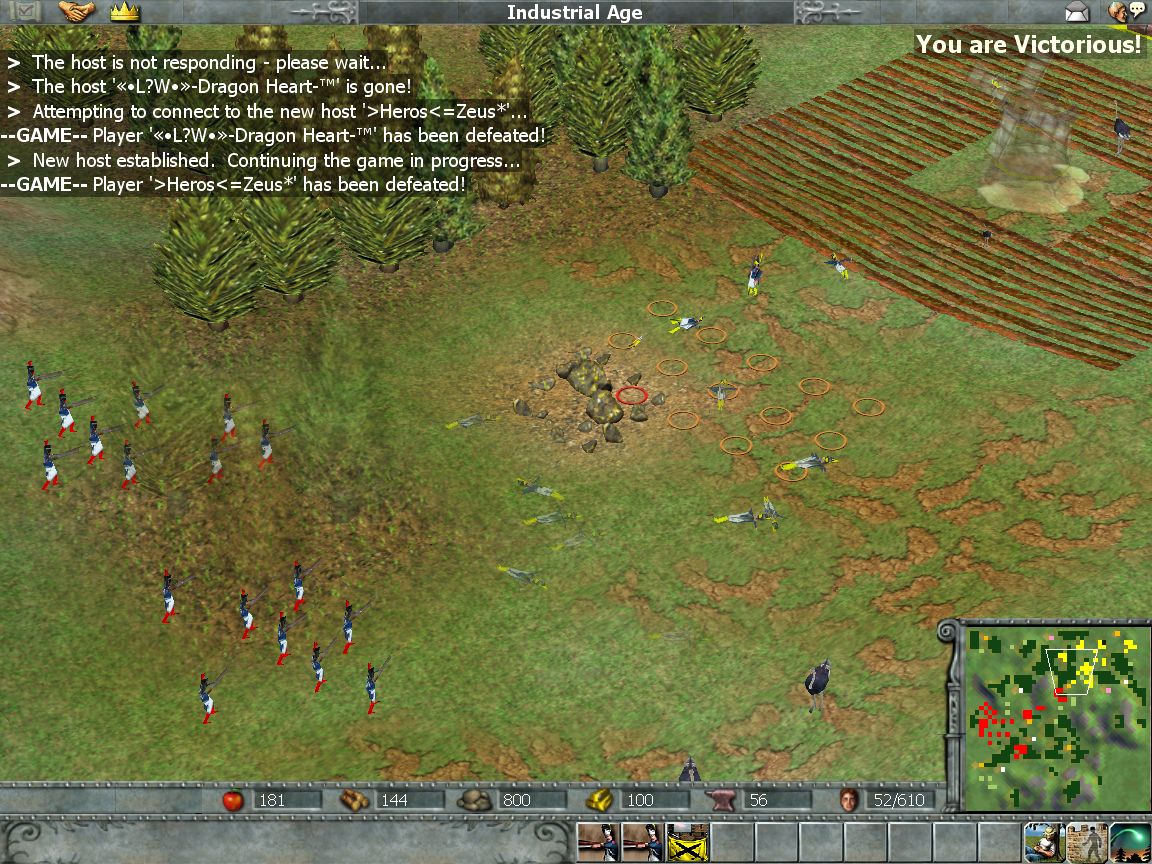Open the alliances and tributes handshake icon
Image resolution: width=1152 pixels, height=864 pixels.
pos(76,12)
